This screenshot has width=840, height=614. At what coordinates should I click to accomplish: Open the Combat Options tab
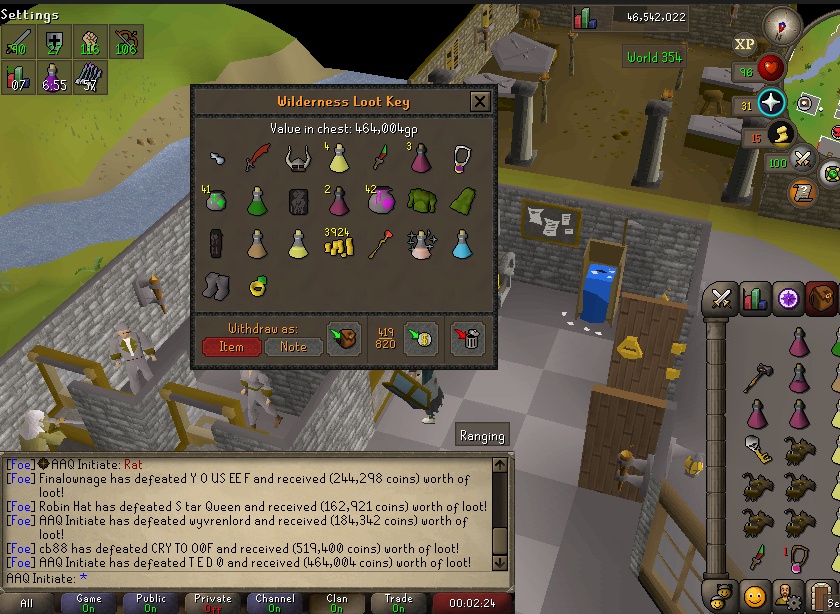[x=720, y=298]
